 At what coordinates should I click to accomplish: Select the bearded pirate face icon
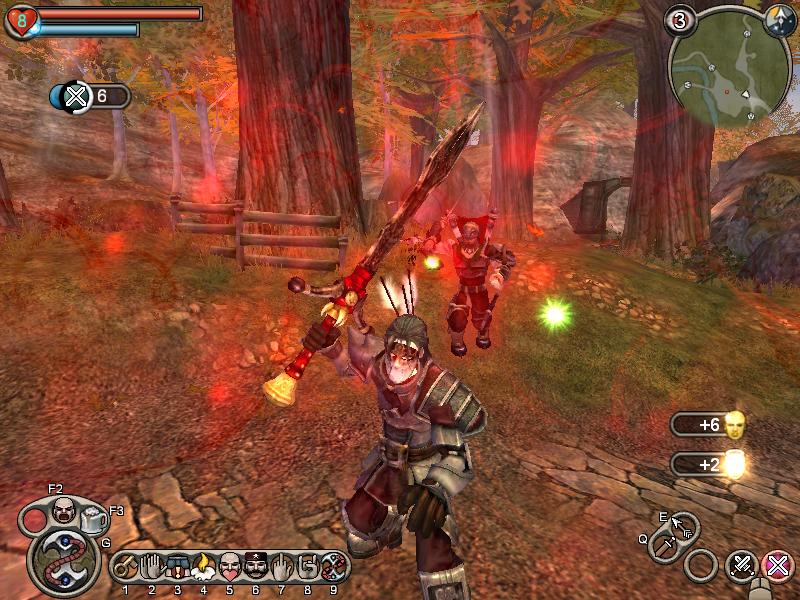point(256,568)
